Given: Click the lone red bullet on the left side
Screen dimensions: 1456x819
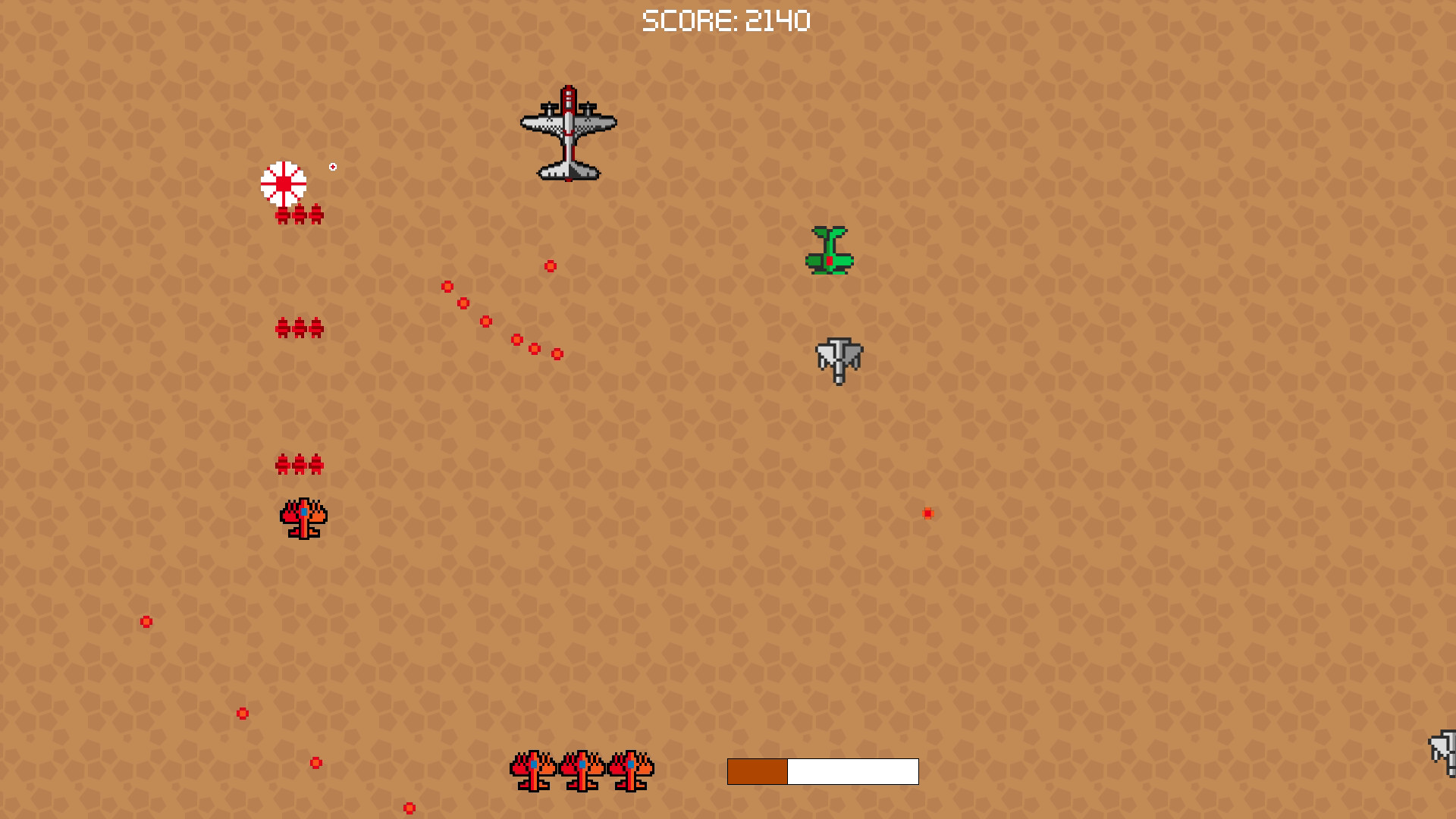Looking at the screenshot, I should [x=145, y=622].
